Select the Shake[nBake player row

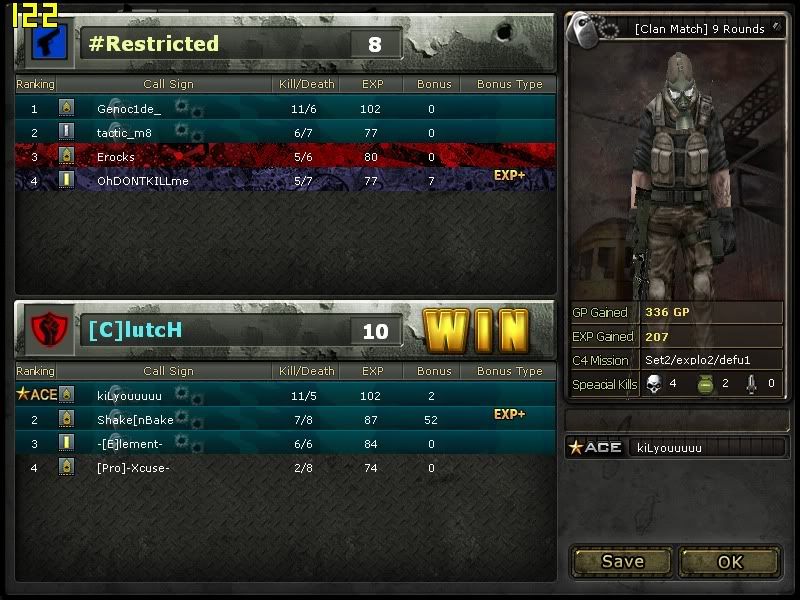tap(135, 419)
